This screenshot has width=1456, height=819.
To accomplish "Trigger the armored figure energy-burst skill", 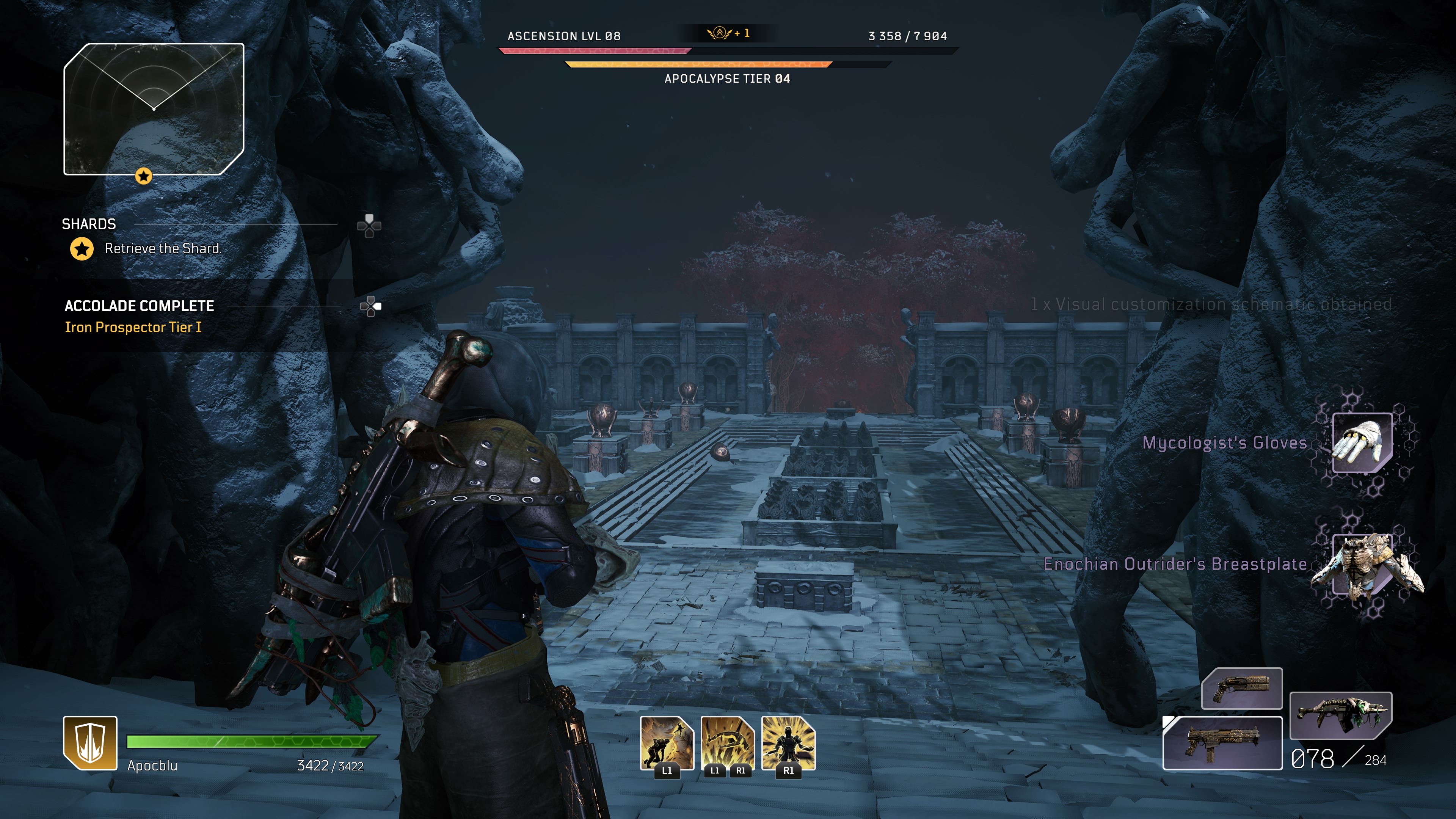I will tap(789, 743).
